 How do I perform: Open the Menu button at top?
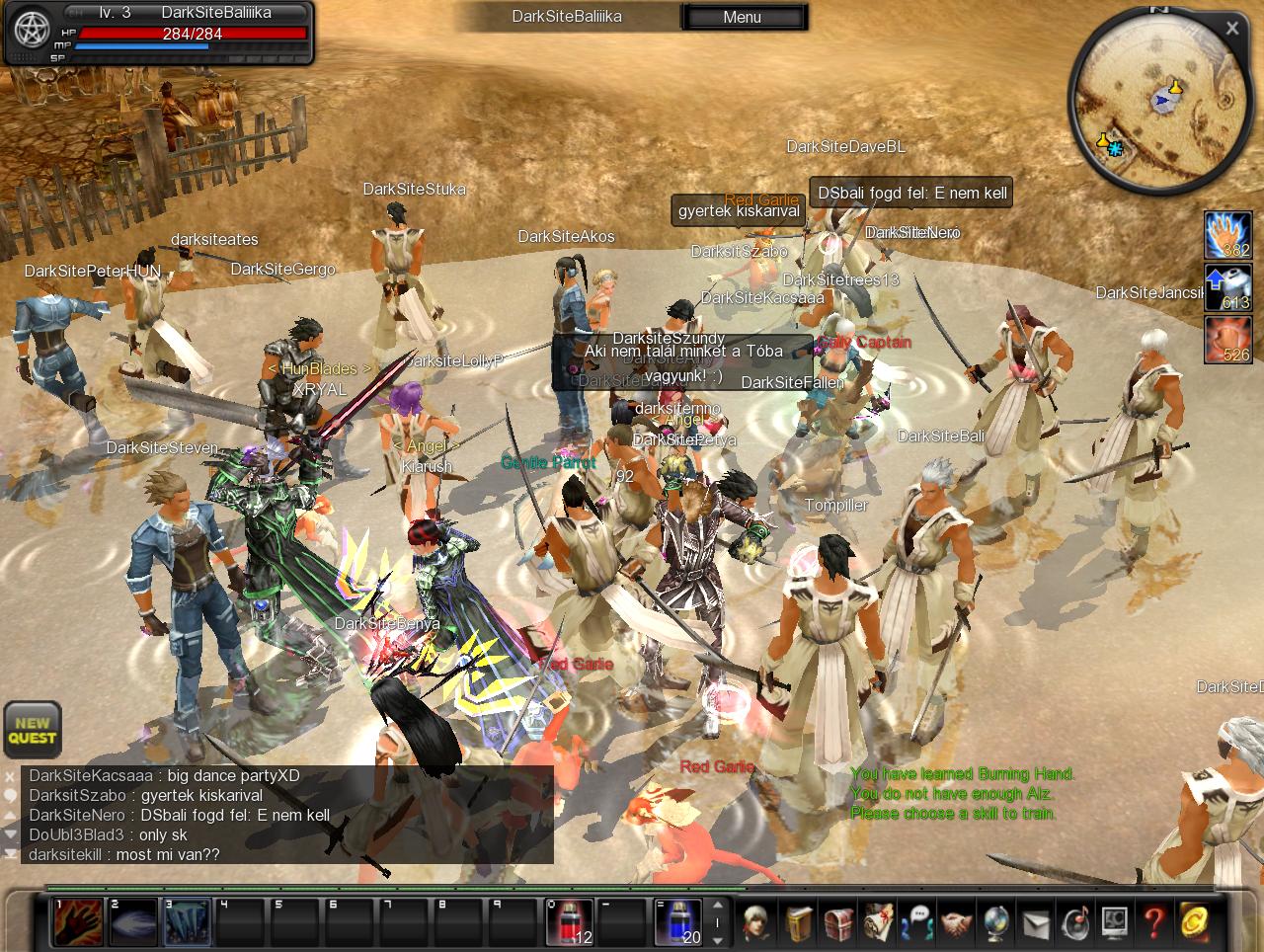[743, 17]
